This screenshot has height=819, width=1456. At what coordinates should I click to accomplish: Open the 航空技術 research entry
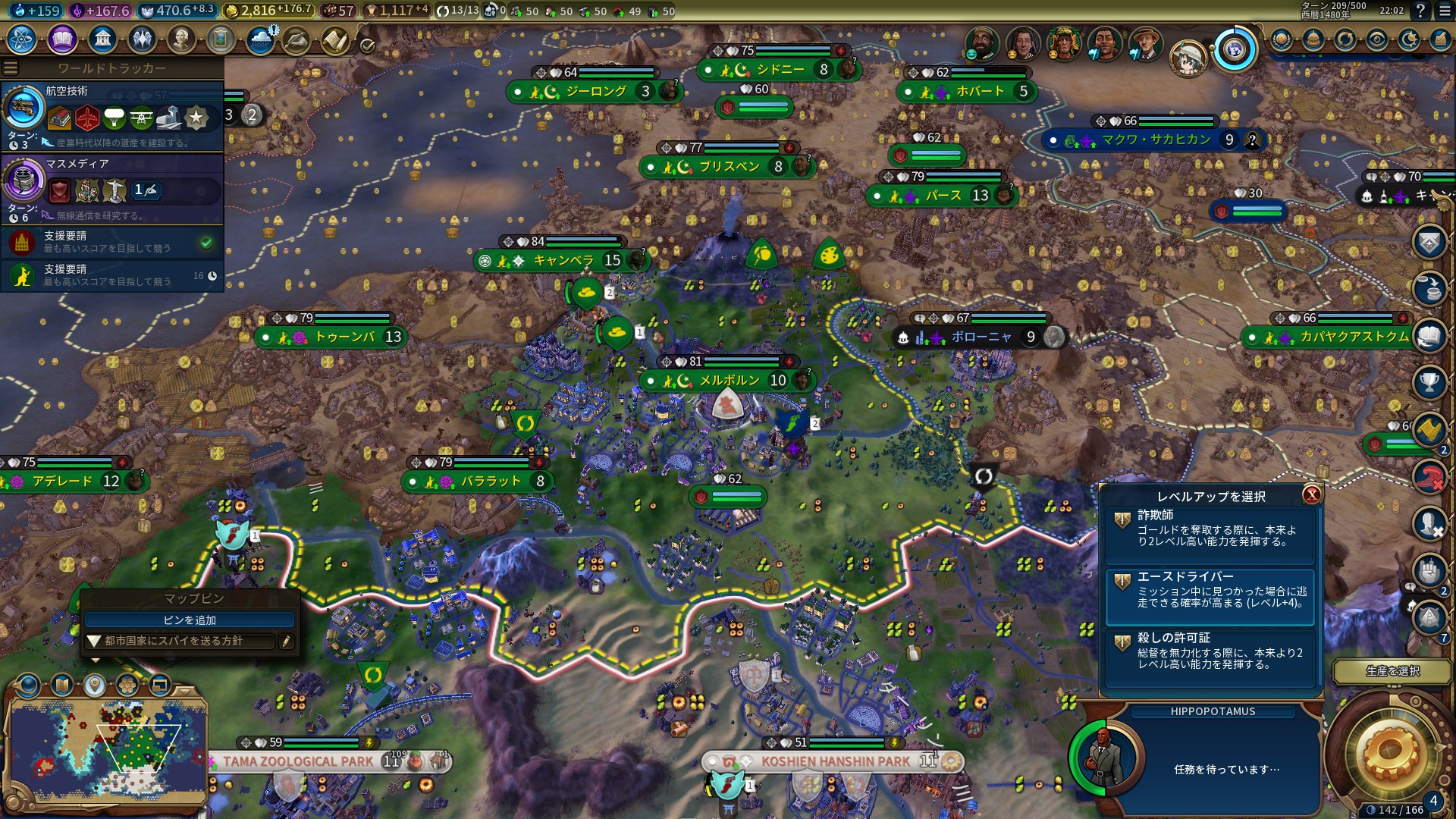[112, 115]
